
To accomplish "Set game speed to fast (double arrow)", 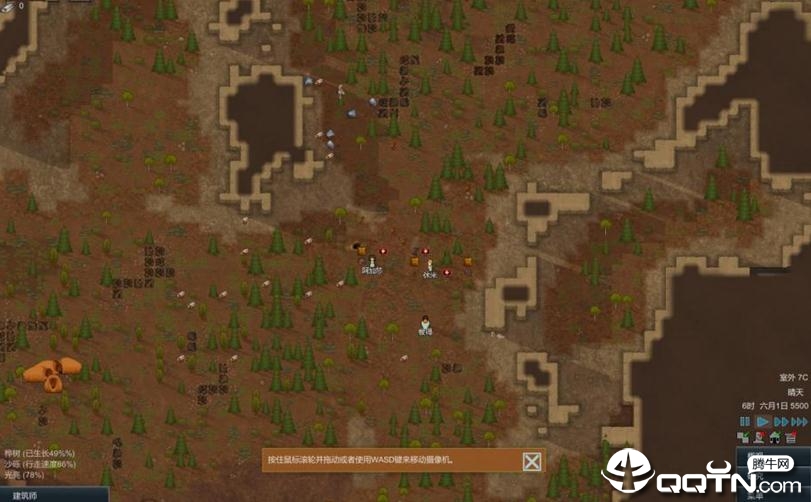I will point(781,422).
